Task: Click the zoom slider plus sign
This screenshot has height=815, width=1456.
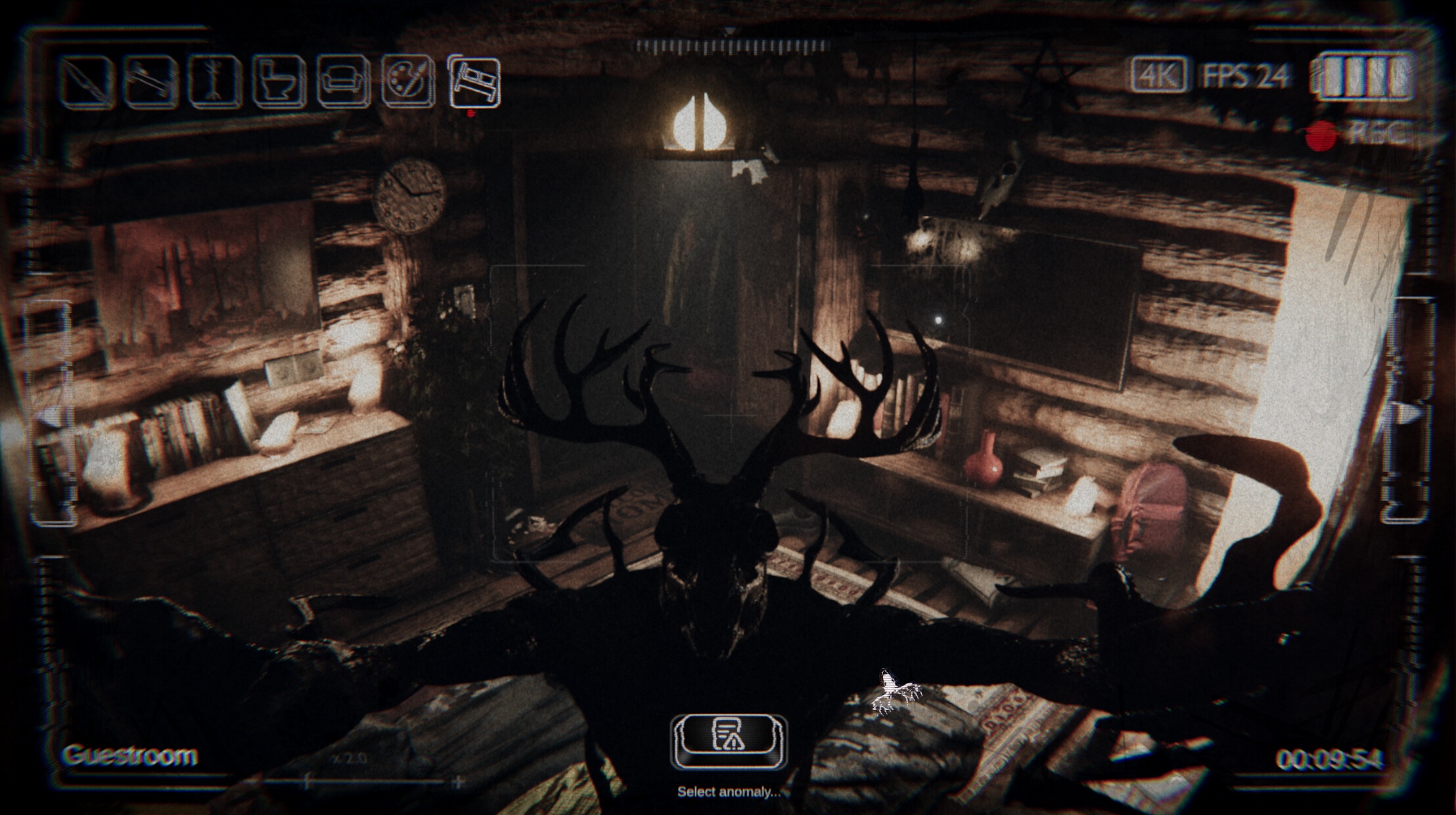Action: (x=459, y=782)
